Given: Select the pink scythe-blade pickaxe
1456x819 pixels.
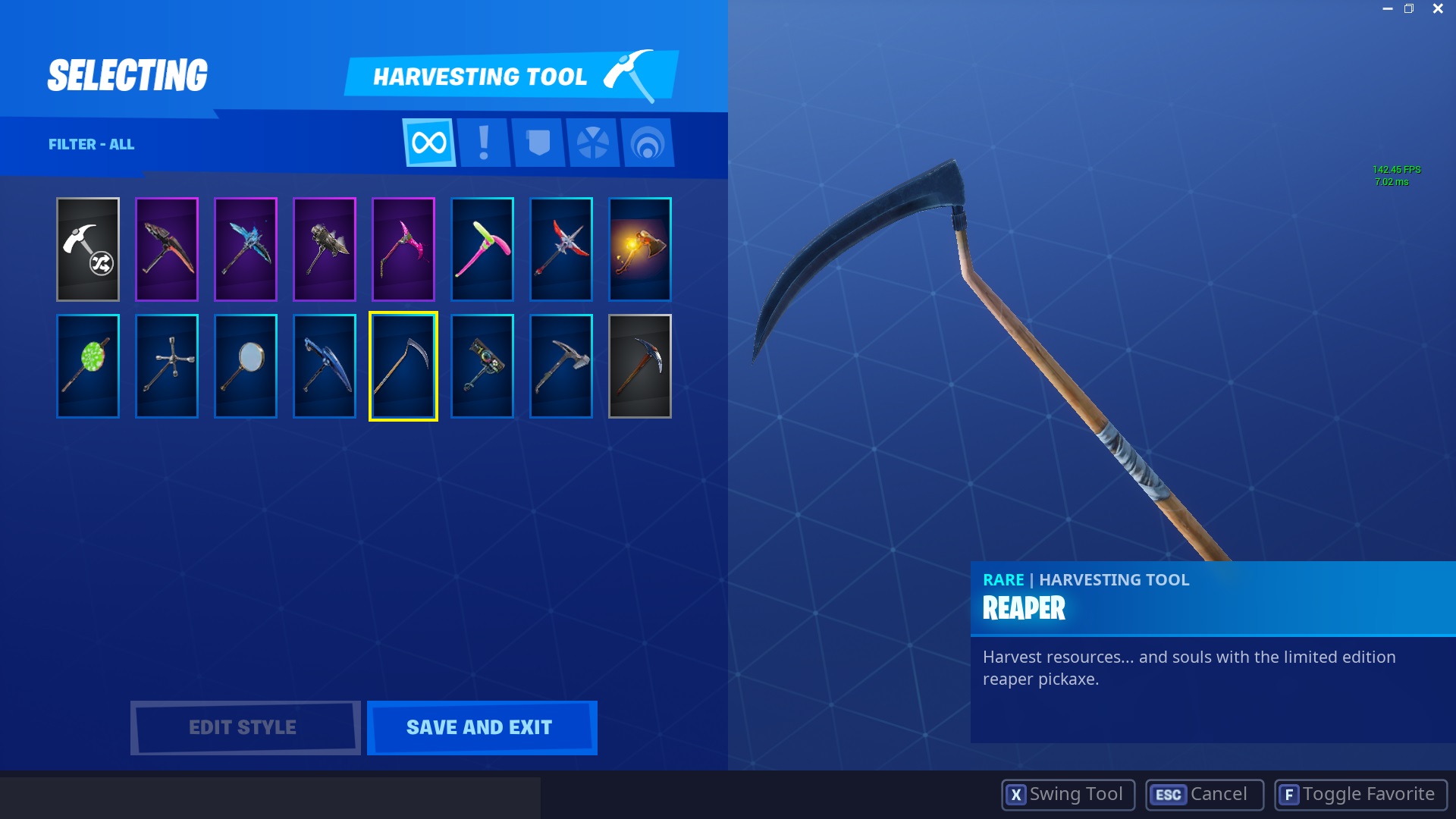Looking at the screenshot, I should coord(403,249).
